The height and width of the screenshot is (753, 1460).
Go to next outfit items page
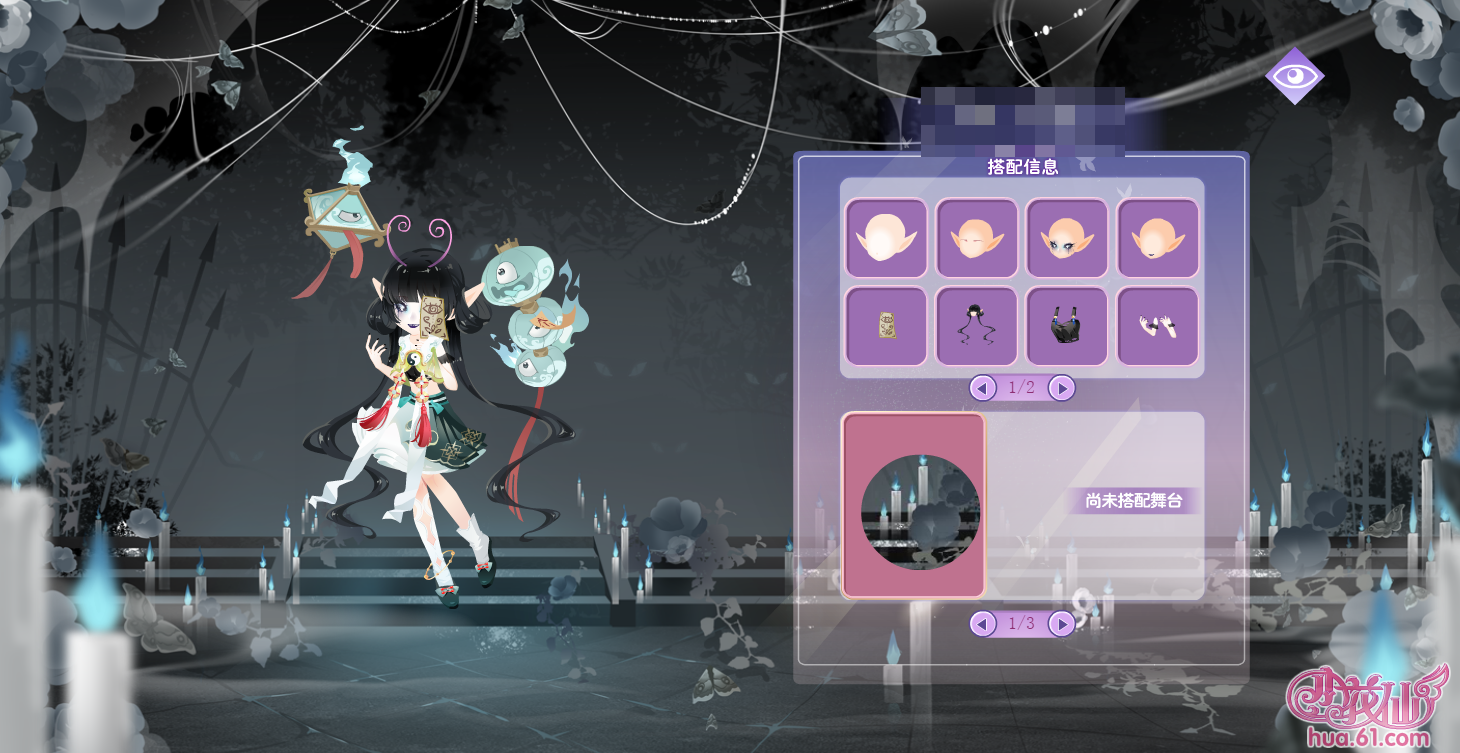(1062, 388)
